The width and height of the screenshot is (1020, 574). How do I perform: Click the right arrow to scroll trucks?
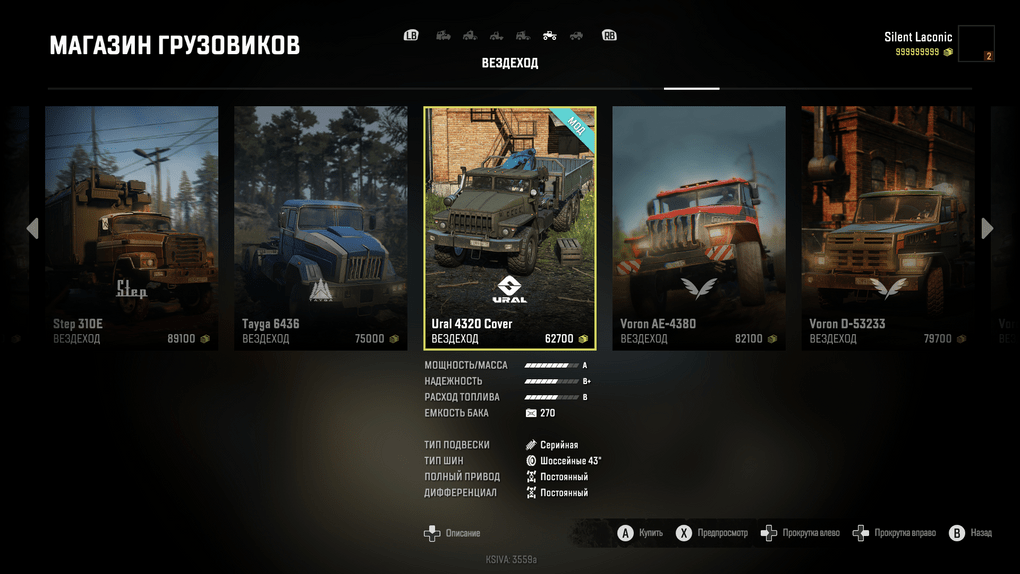point(988,228)
